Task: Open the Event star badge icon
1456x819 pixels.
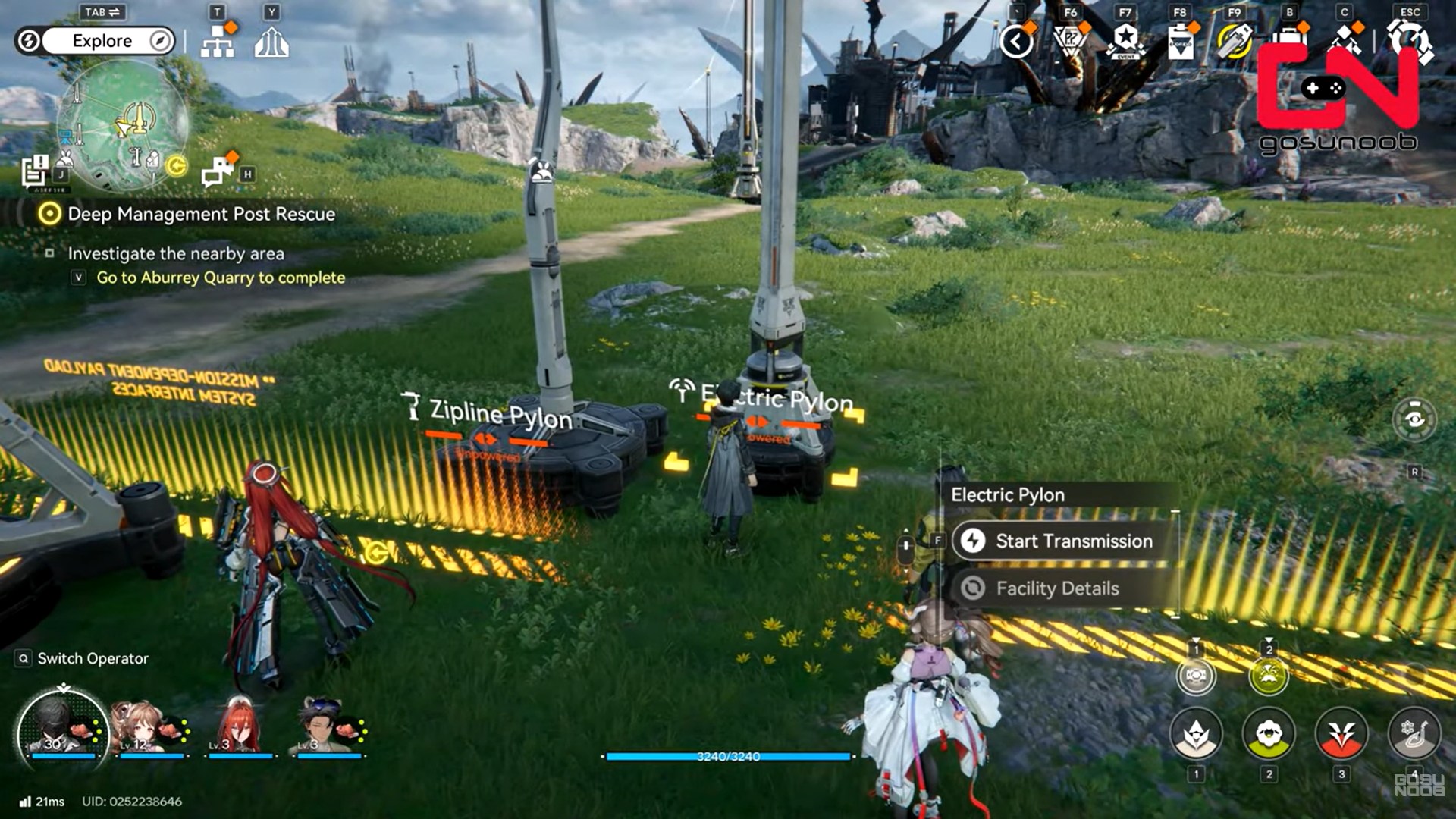Action: click(x=1125, y=42)
